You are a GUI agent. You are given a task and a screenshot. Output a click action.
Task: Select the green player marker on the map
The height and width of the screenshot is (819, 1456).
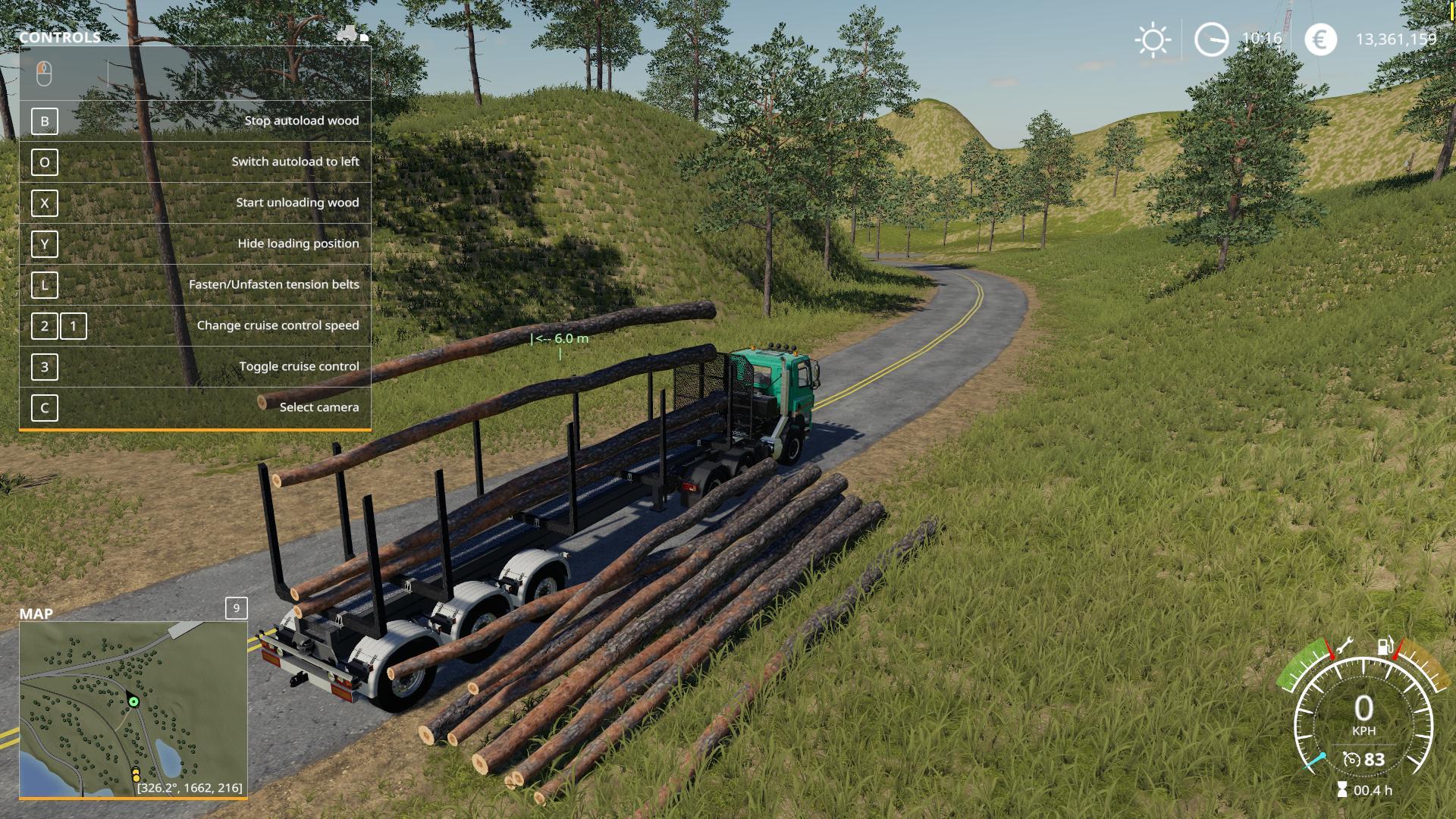[x=134, y=701]
